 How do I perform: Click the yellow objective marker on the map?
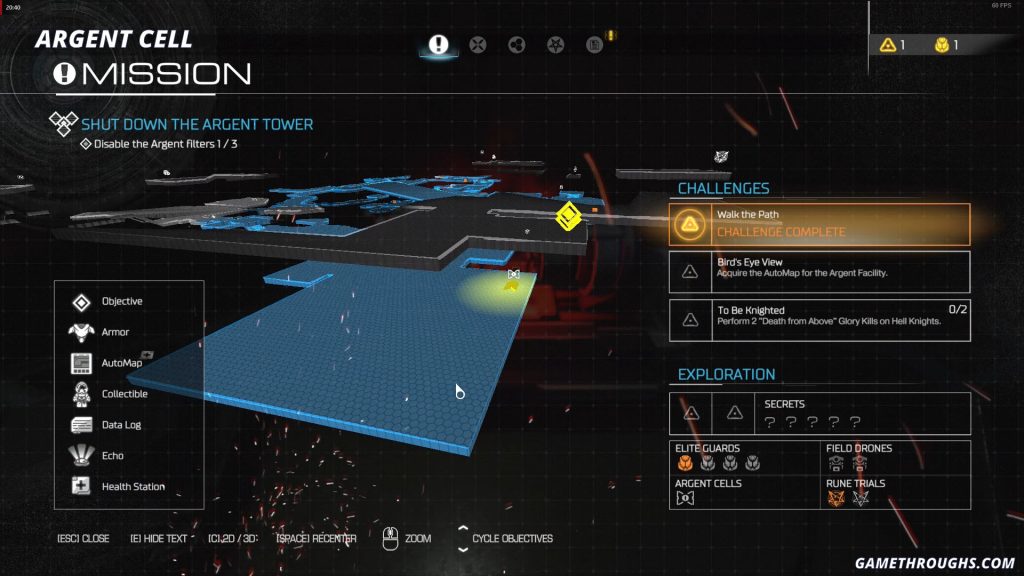pyautogui.click(x=568, y=214)
